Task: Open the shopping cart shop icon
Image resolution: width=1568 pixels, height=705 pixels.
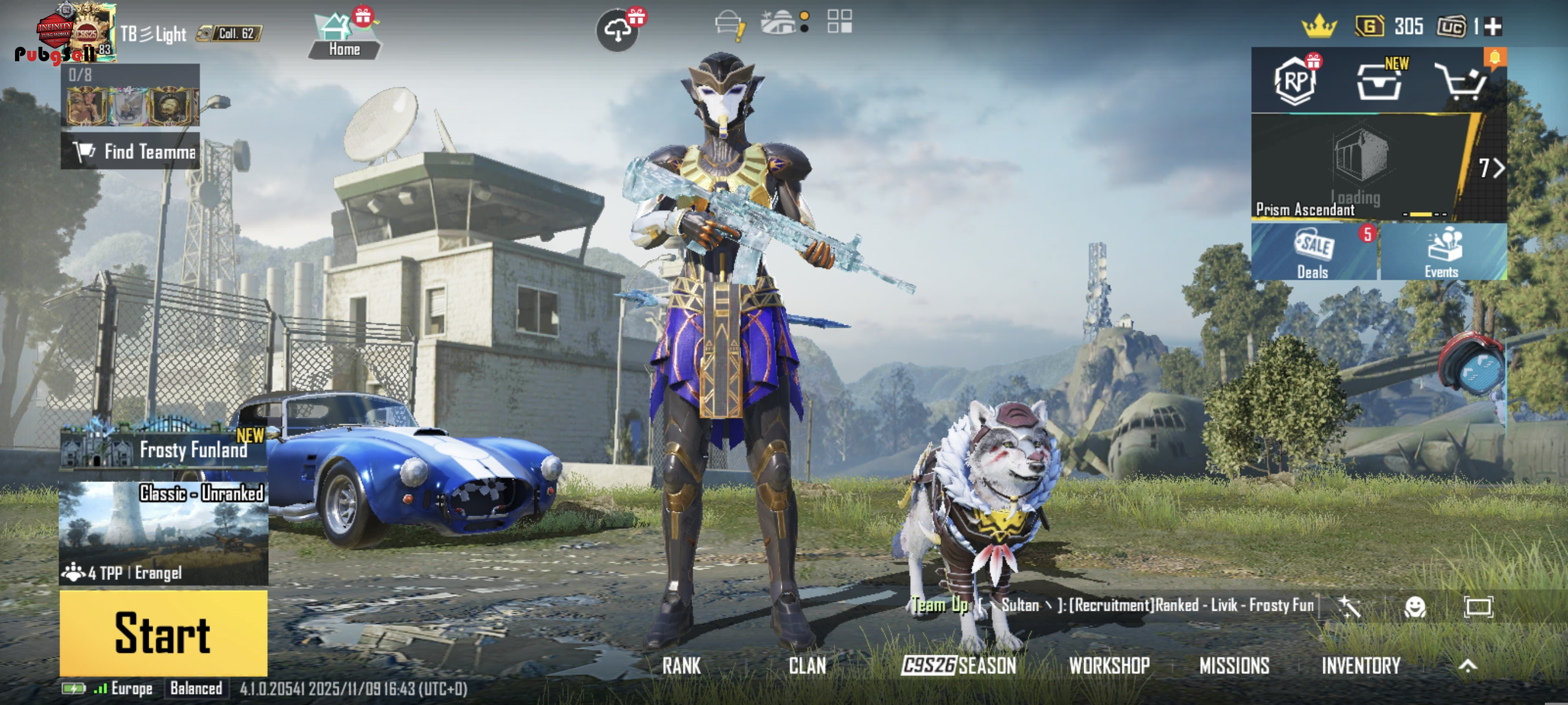Action: (x=1462, y=81)
